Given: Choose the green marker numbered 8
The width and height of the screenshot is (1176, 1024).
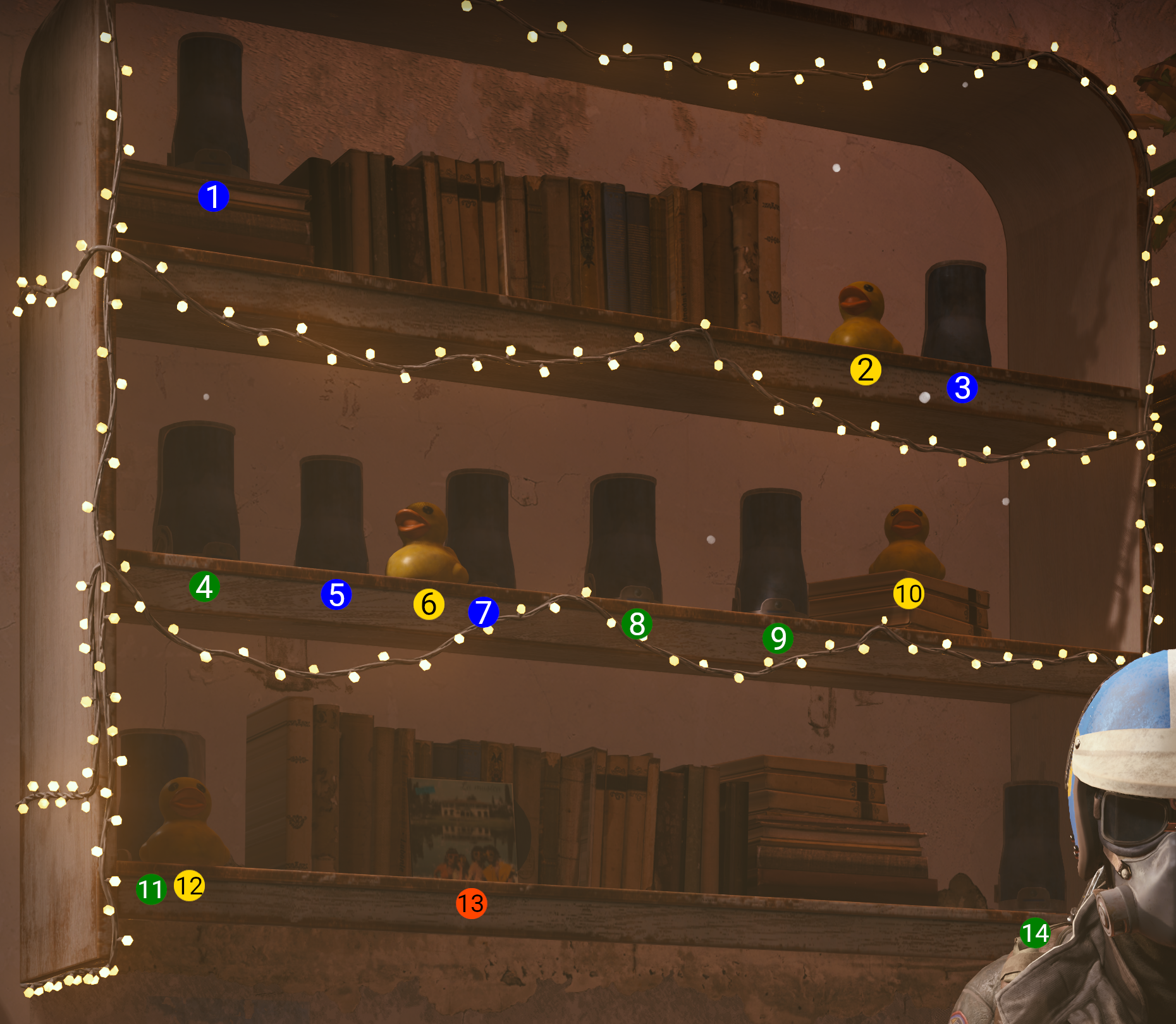Looking at the screenshot, I should click(x=637, y=624).
